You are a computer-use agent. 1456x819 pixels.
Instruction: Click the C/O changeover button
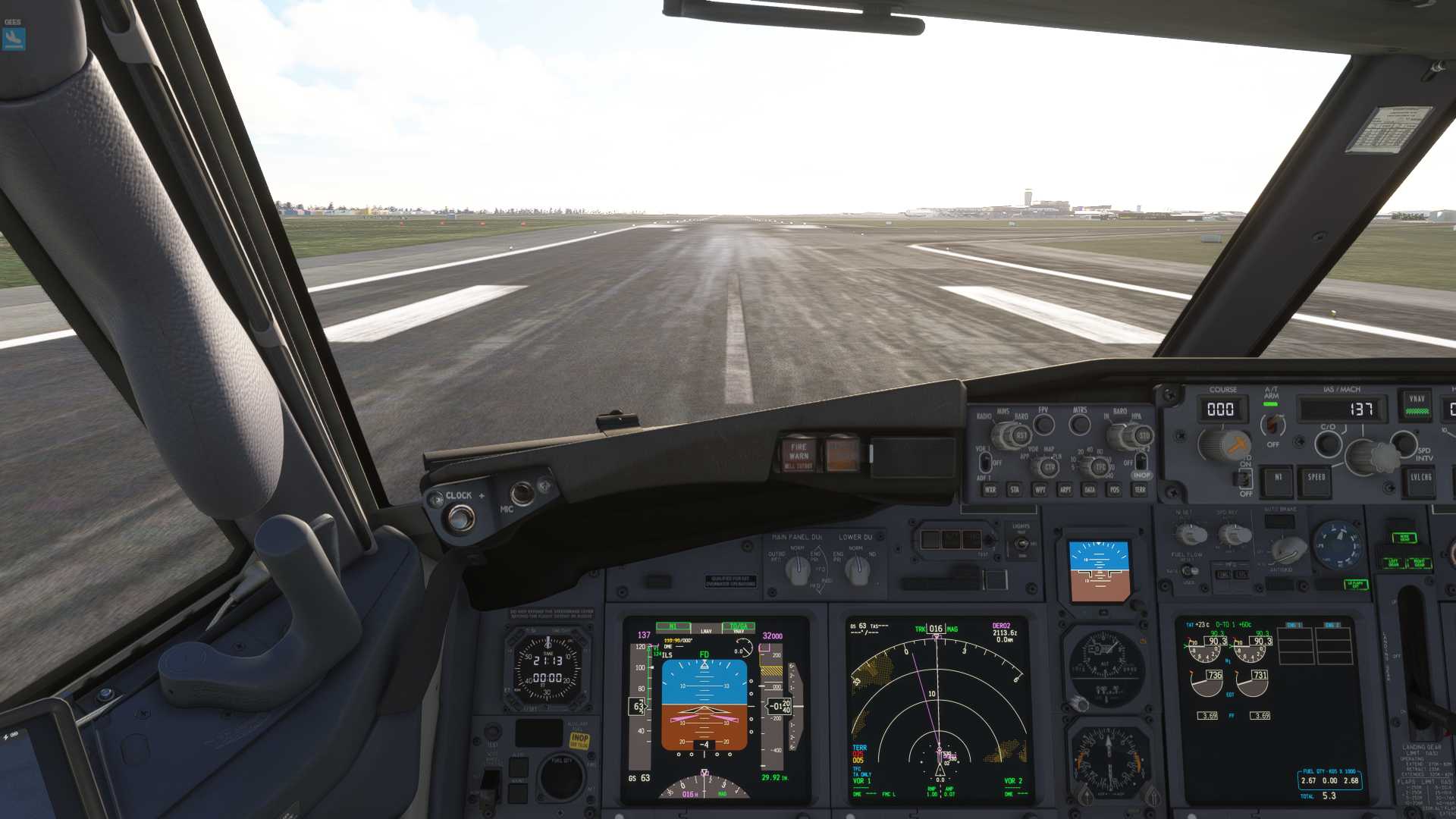click(1328, 444)
